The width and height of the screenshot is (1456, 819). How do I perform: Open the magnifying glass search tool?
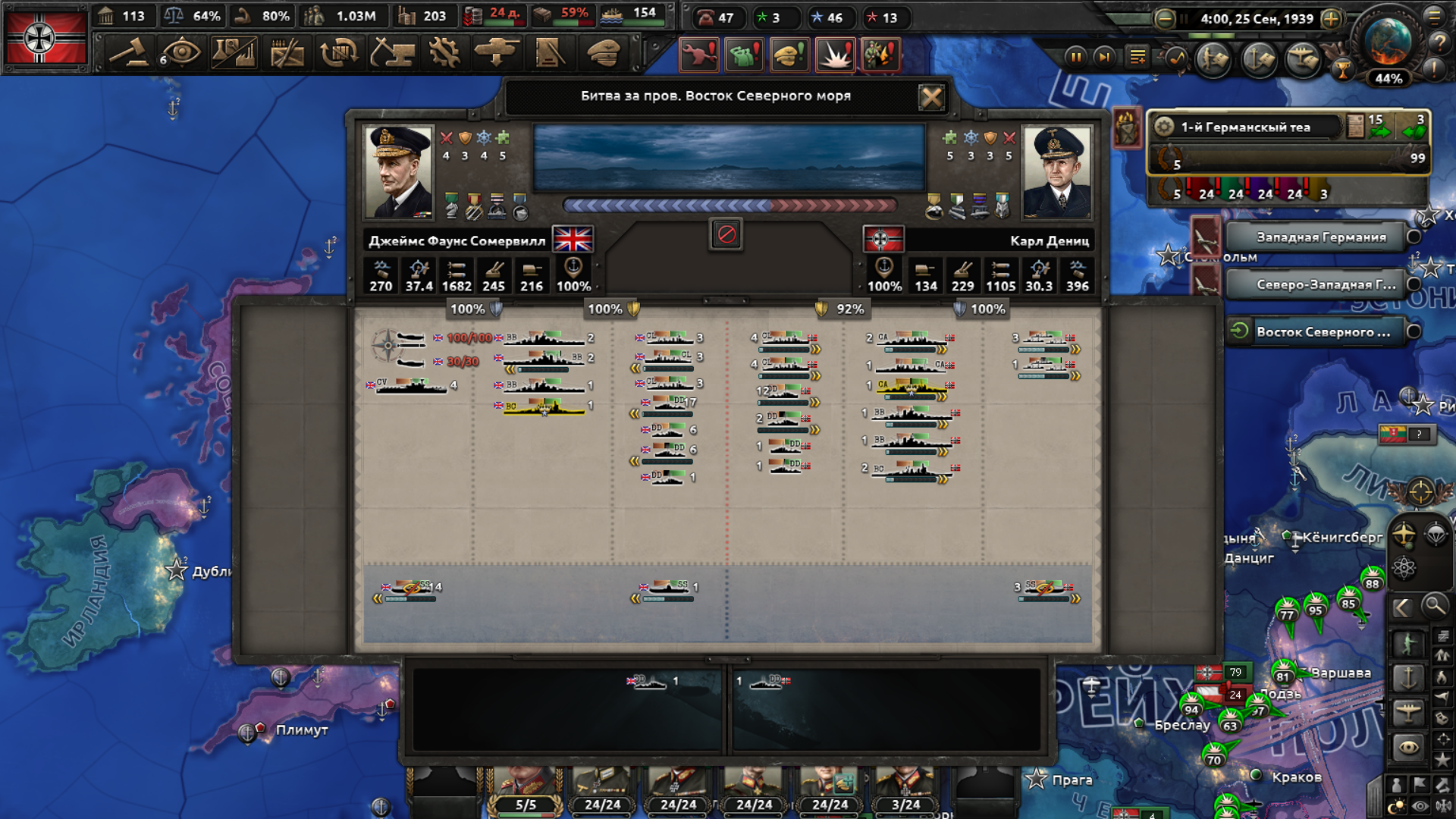point(1434,606)
